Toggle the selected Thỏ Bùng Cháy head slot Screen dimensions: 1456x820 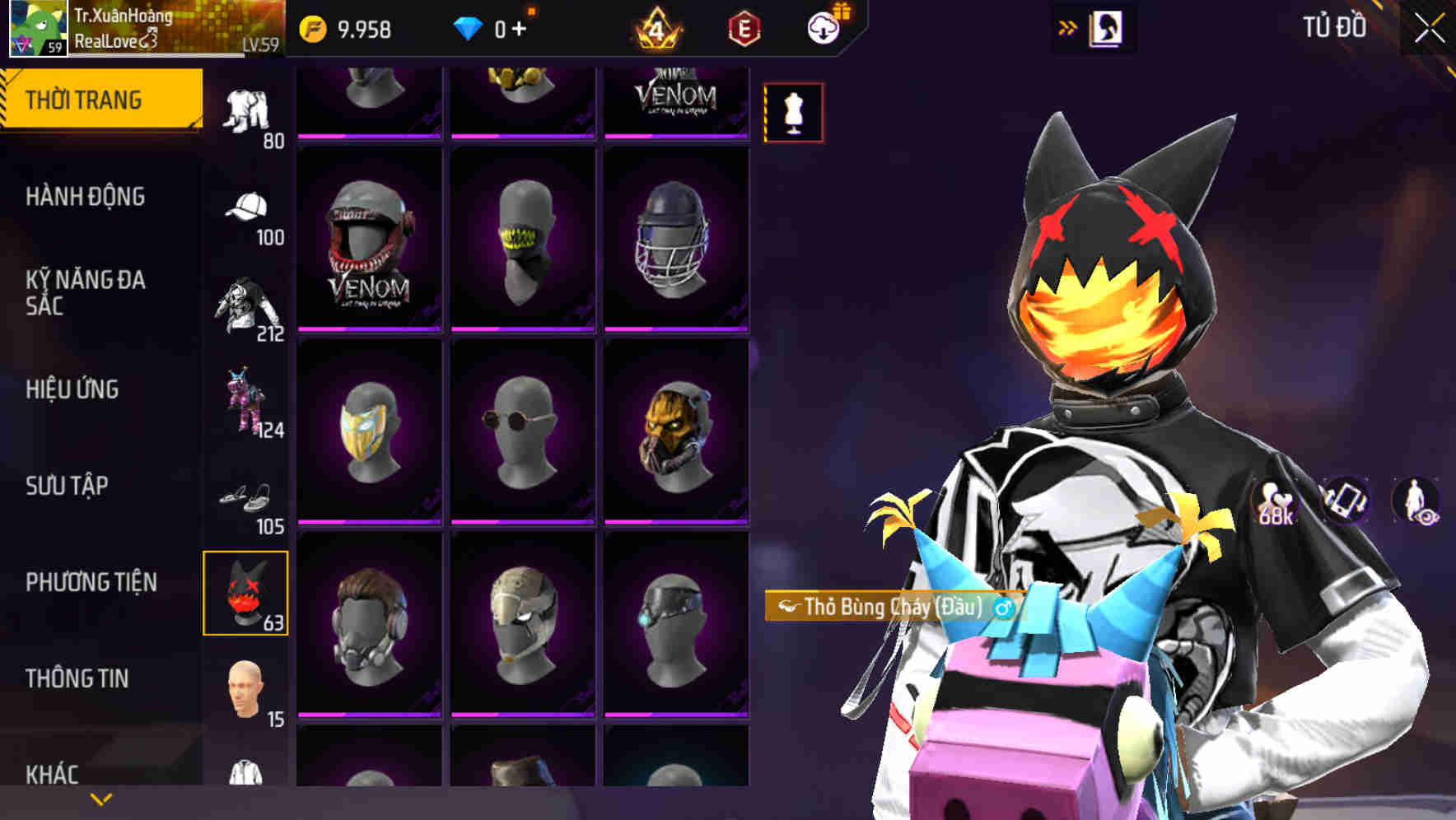(246, 593)
